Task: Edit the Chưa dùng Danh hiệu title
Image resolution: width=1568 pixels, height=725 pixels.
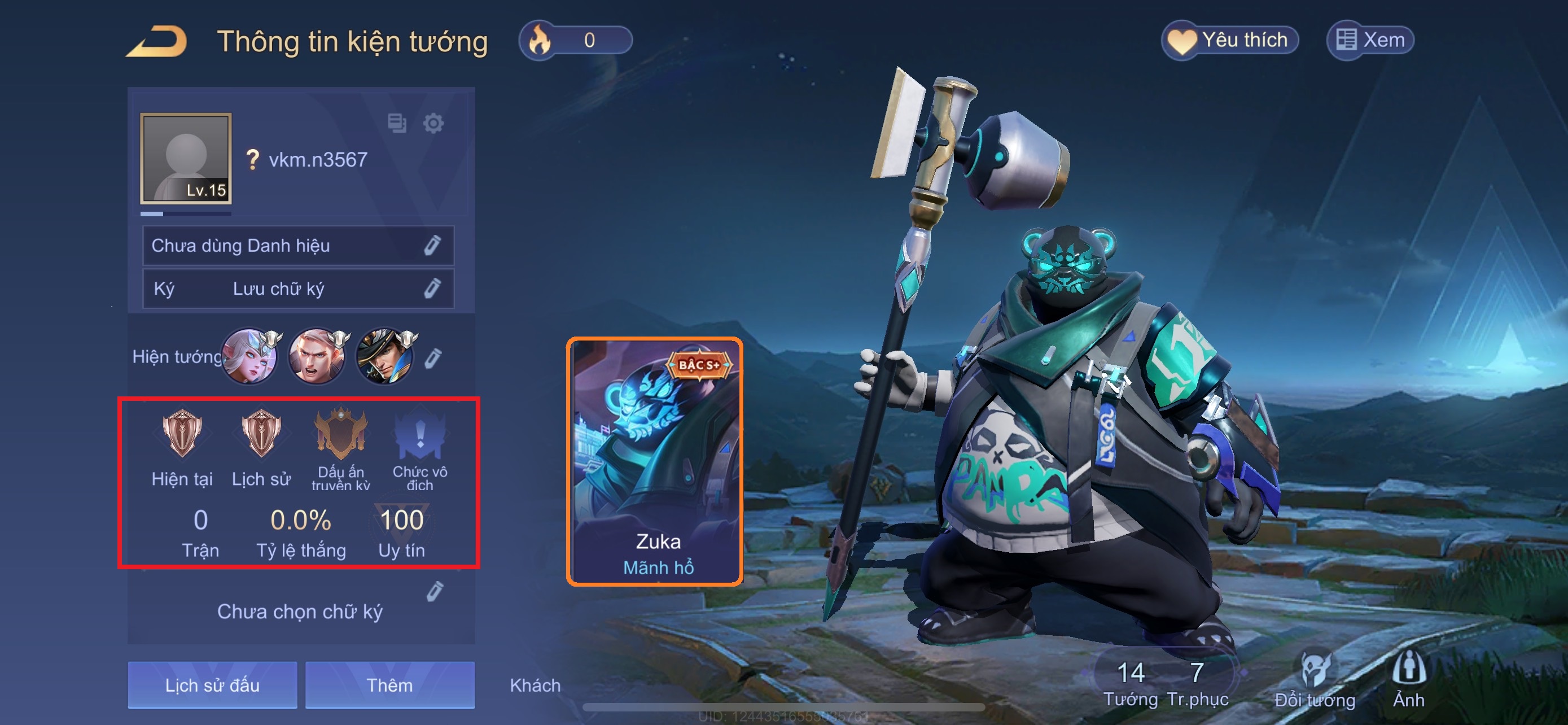Action: click(x=432, y=245)
